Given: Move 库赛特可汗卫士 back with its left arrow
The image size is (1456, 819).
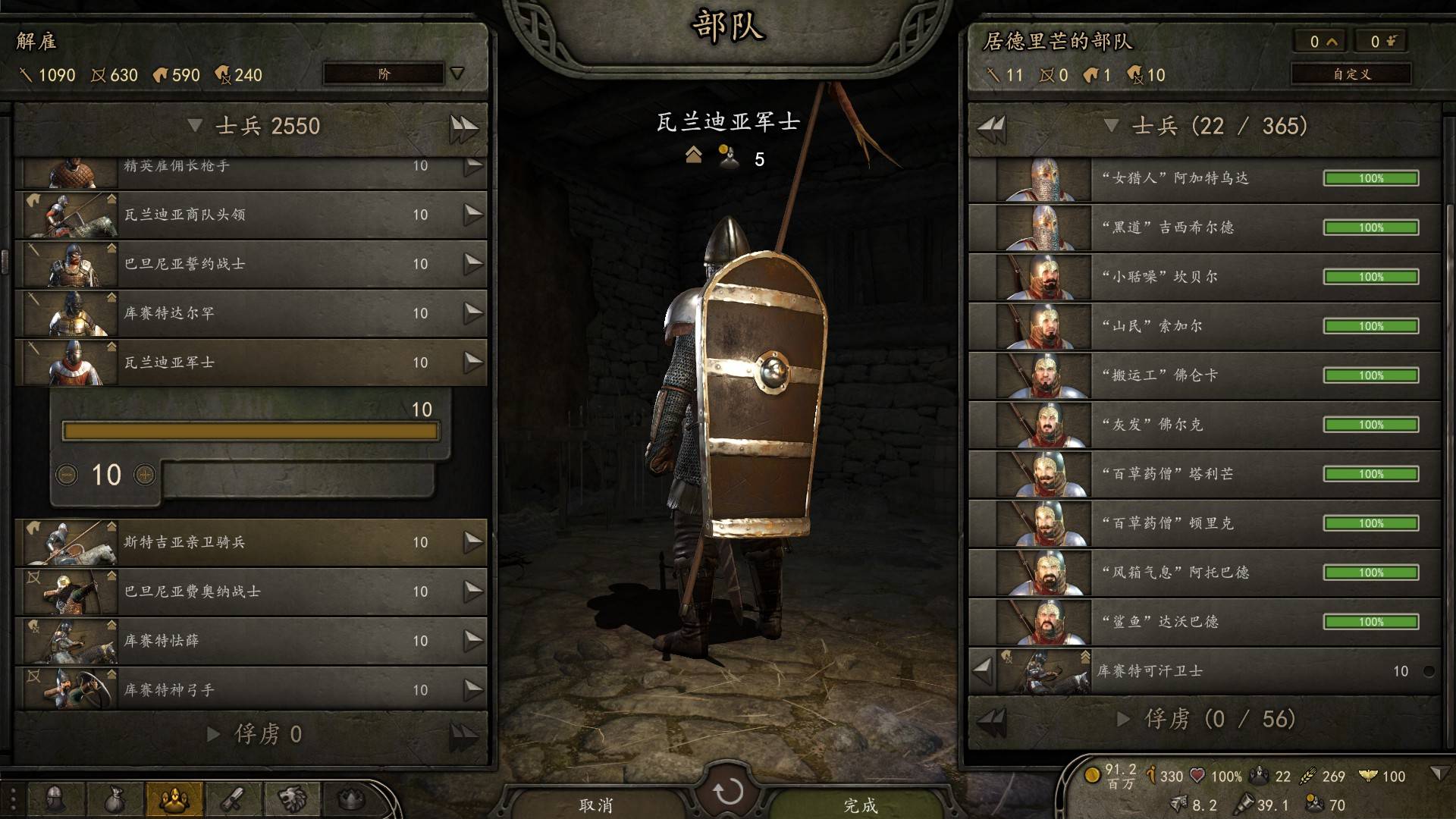Looking at the screenshot, I should [983, 670].
